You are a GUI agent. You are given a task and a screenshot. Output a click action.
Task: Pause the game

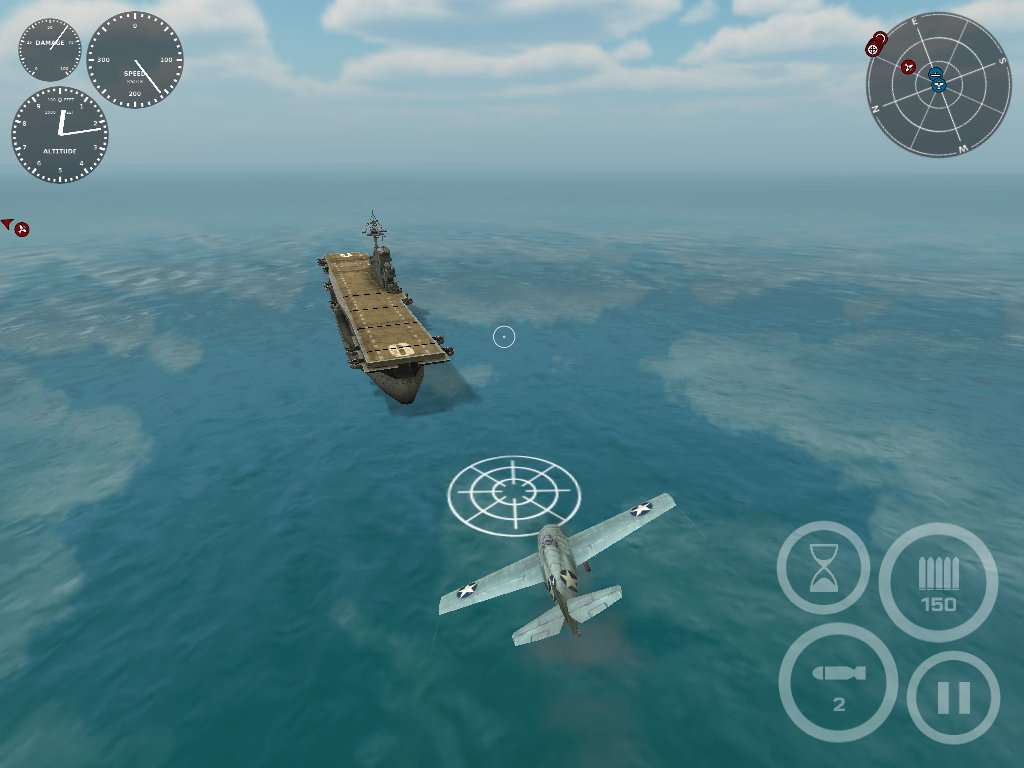(953, 697)
